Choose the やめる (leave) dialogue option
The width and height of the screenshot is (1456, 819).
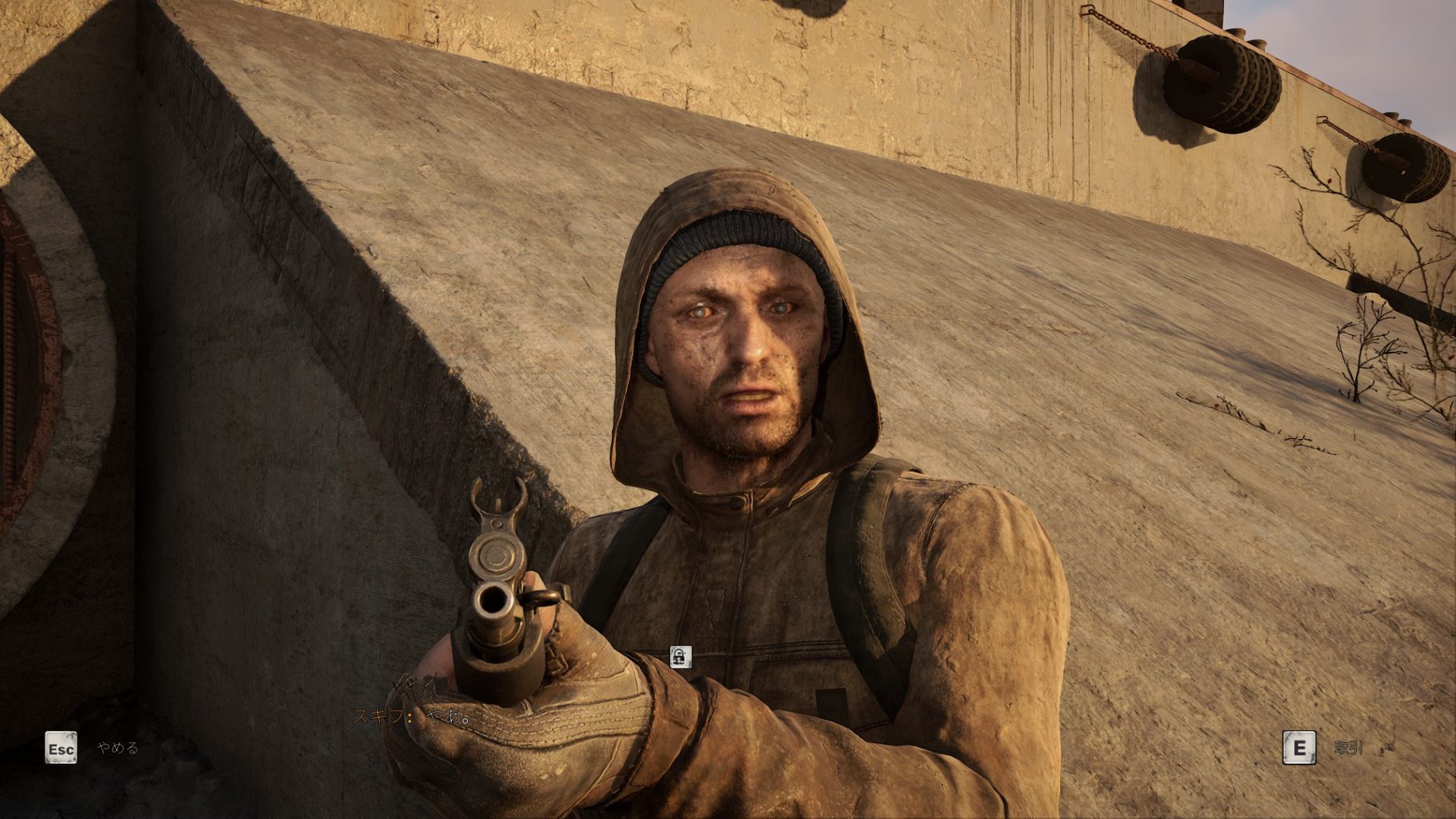tap(118, 749)
